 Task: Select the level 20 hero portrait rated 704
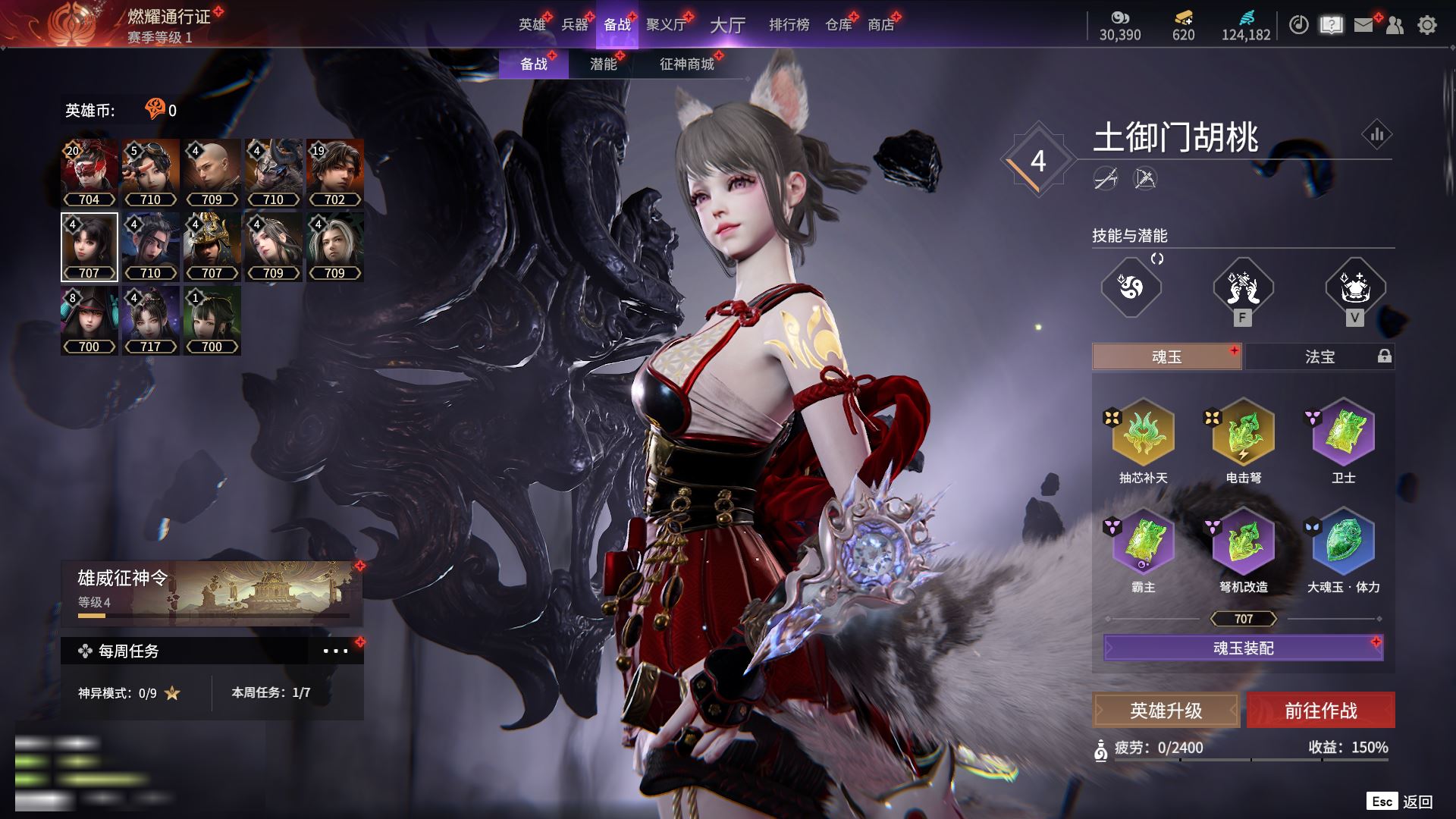click(89, 173)
